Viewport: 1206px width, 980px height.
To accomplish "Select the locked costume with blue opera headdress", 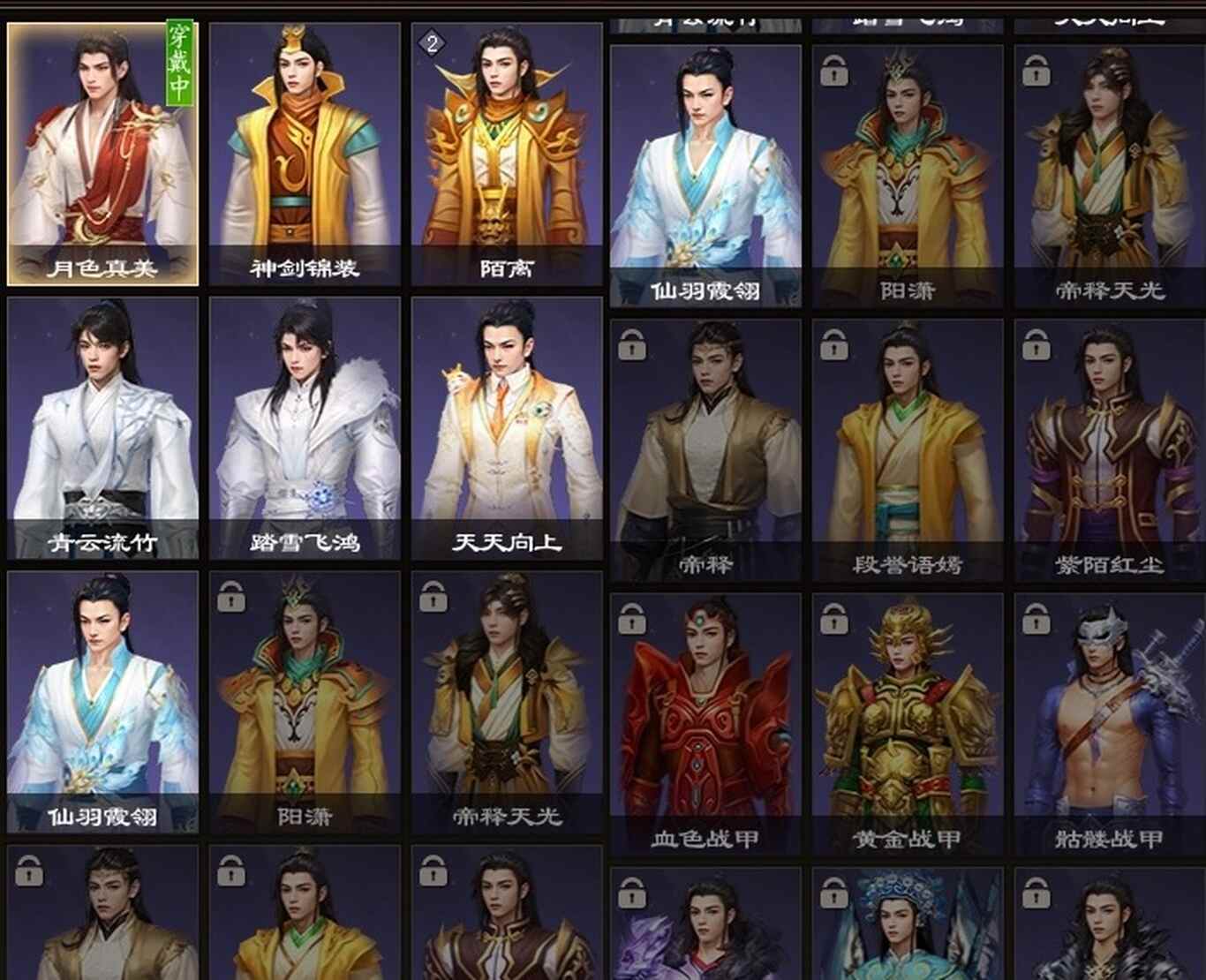I will (908, 925).
